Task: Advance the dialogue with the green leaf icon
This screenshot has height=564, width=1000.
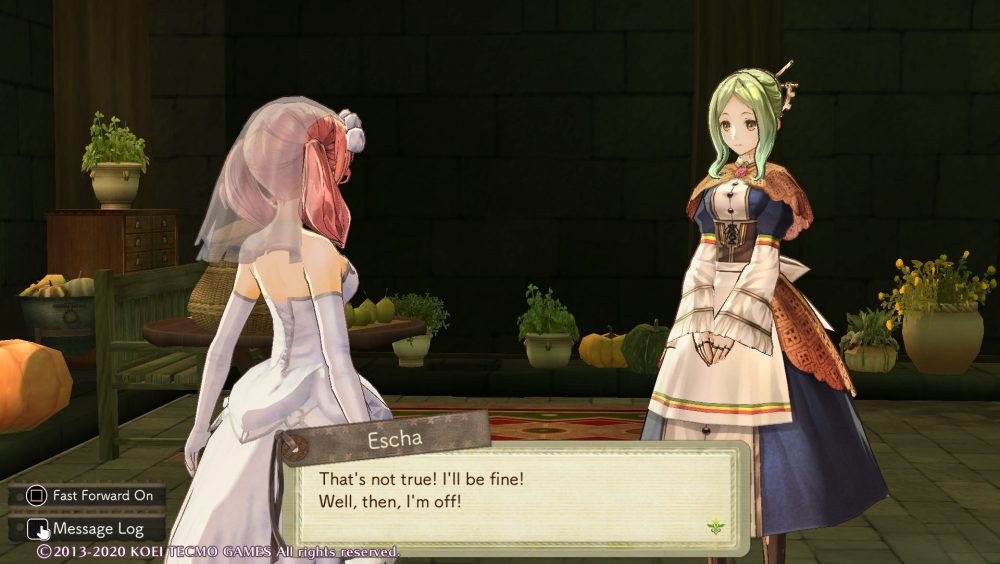Action: pos(715,525)
